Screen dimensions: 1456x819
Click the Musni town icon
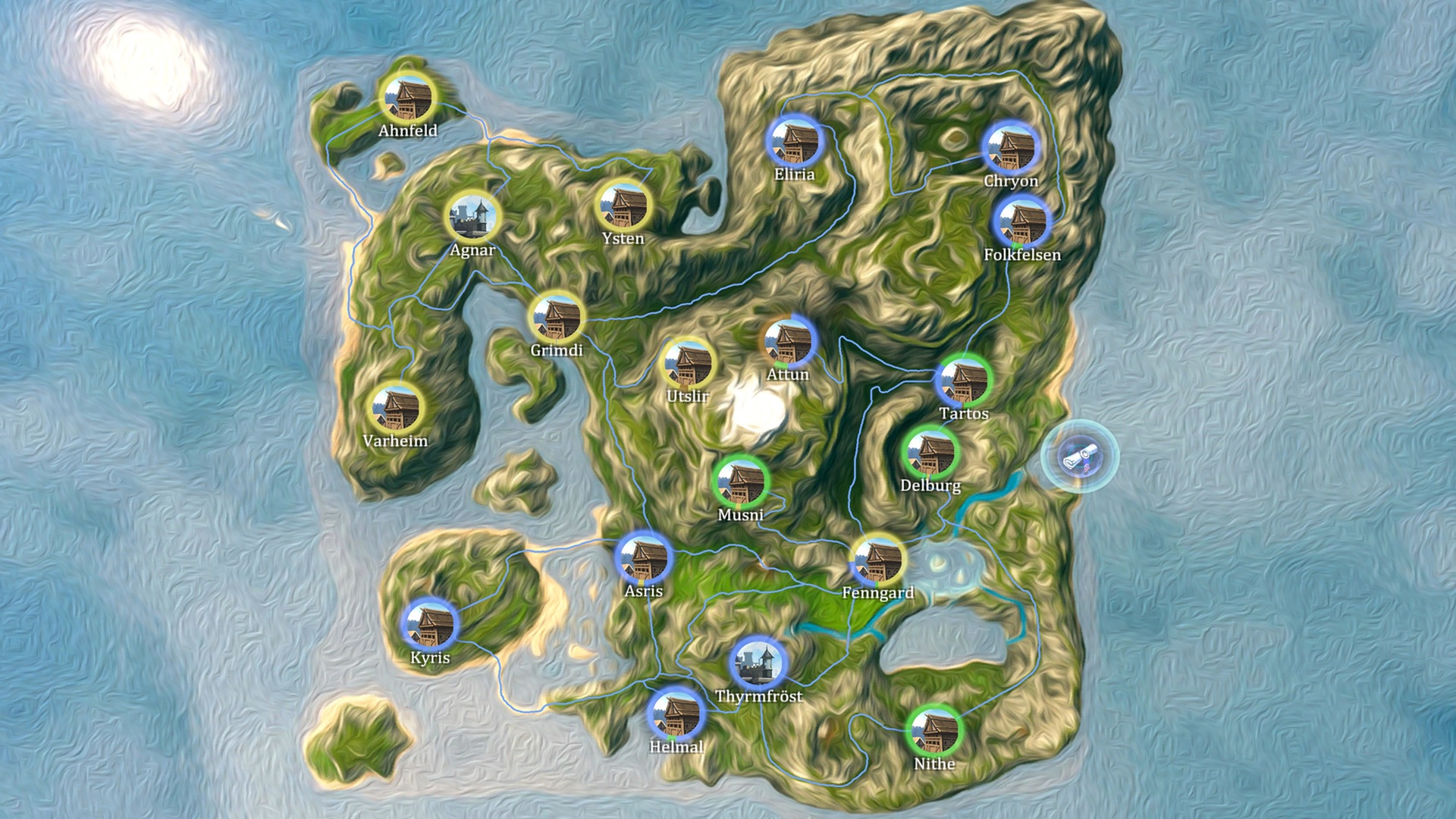(x=741, y=482)
